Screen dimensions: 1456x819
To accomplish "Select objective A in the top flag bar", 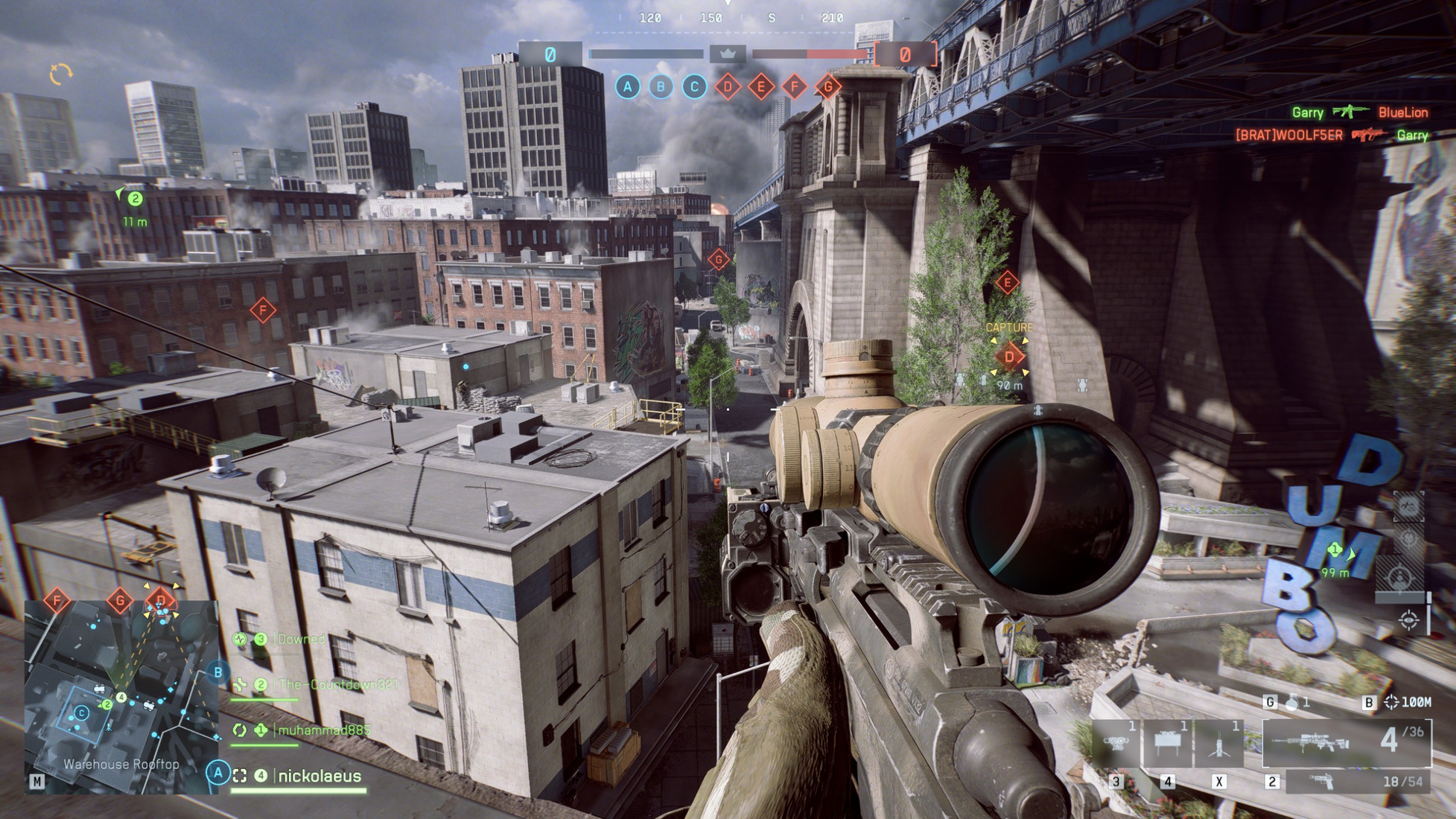I will click(x=628, y=87).
